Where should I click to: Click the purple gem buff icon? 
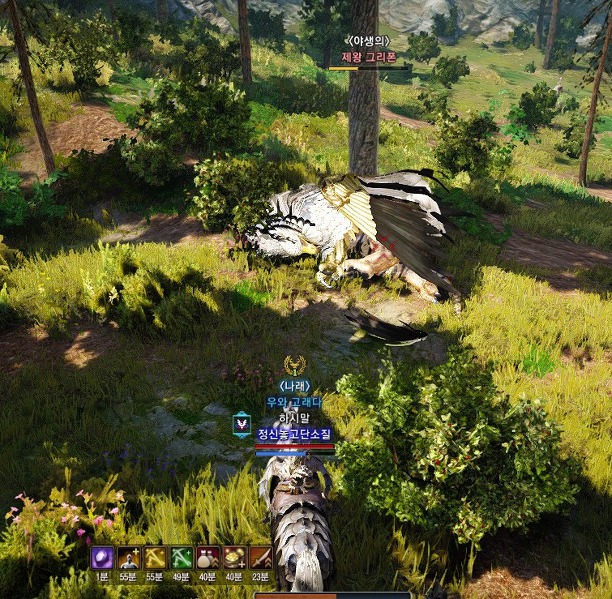[x=102, y=558]
